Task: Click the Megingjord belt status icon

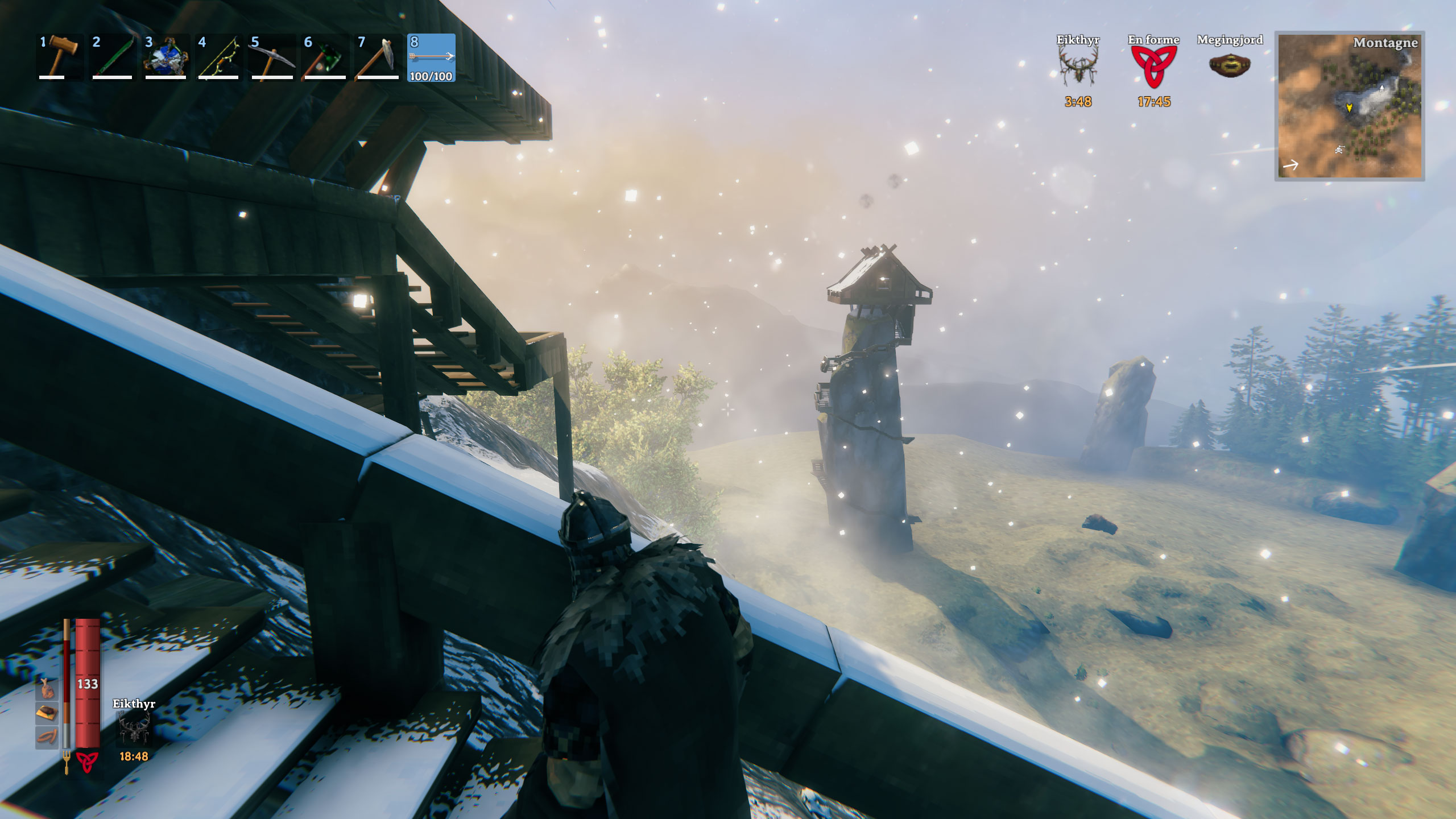Action: pos(1230,65)
